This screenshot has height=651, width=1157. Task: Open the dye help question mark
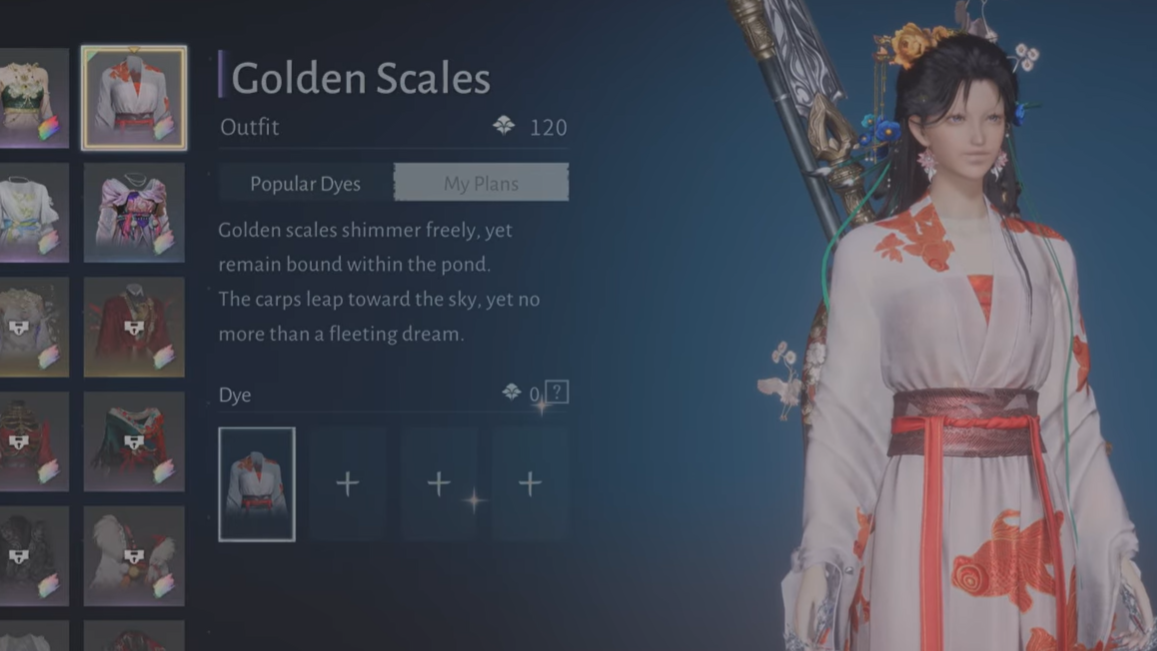(x=557, y=392)
